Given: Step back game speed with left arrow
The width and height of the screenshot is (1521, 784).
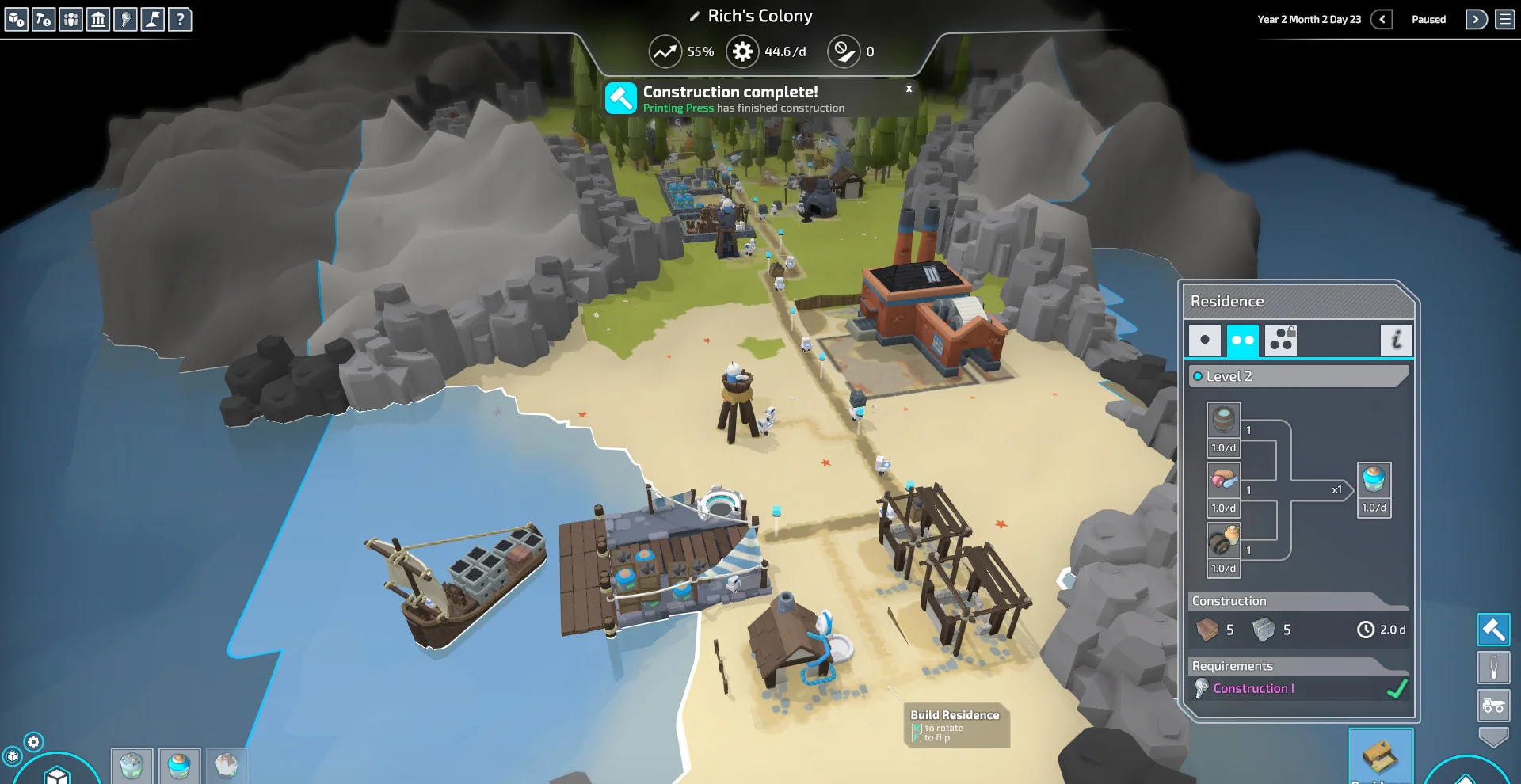Looking at the screenshot, I should point(1382,19).
